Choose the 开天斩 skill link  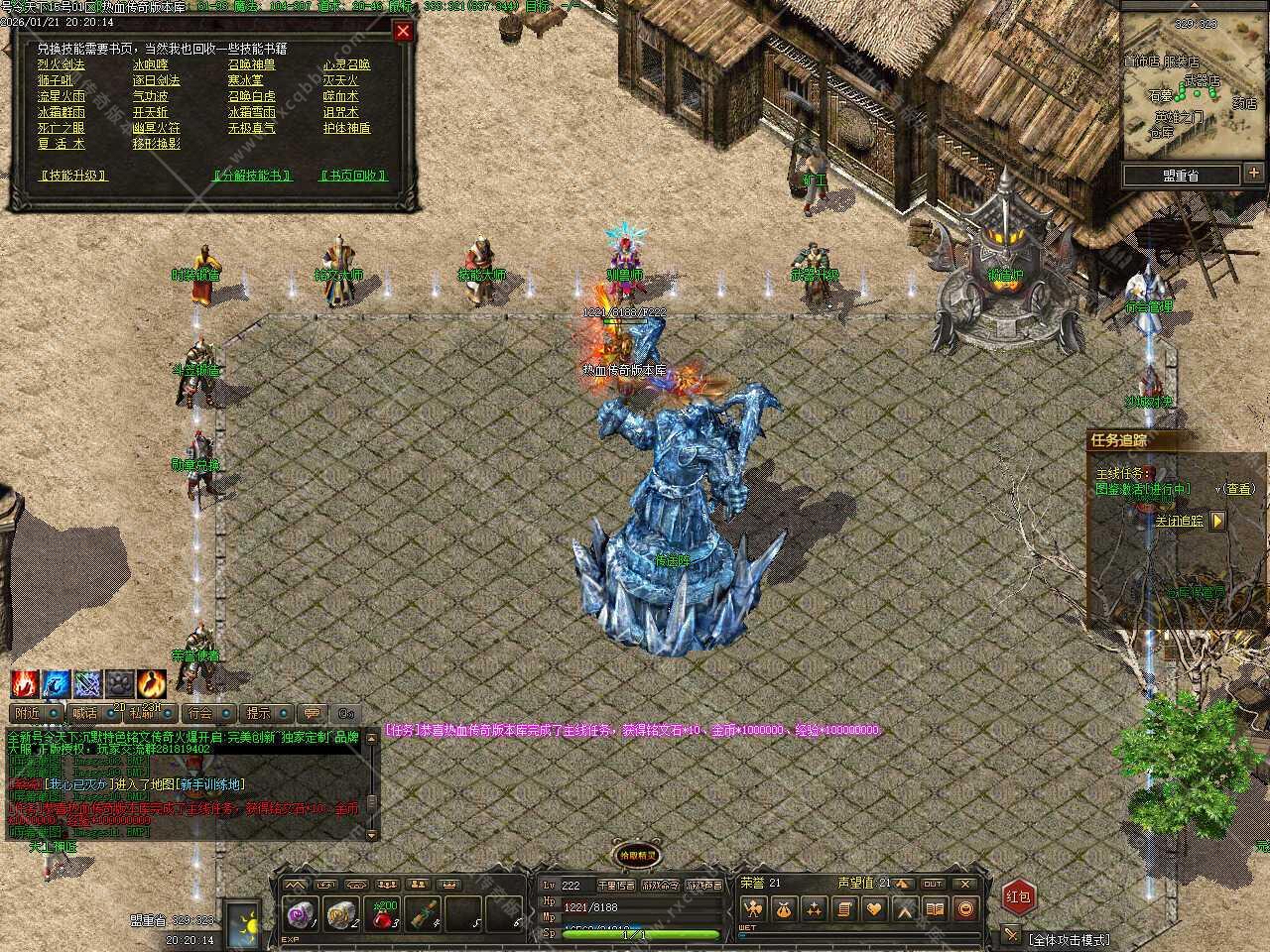[x=151, y=112]
